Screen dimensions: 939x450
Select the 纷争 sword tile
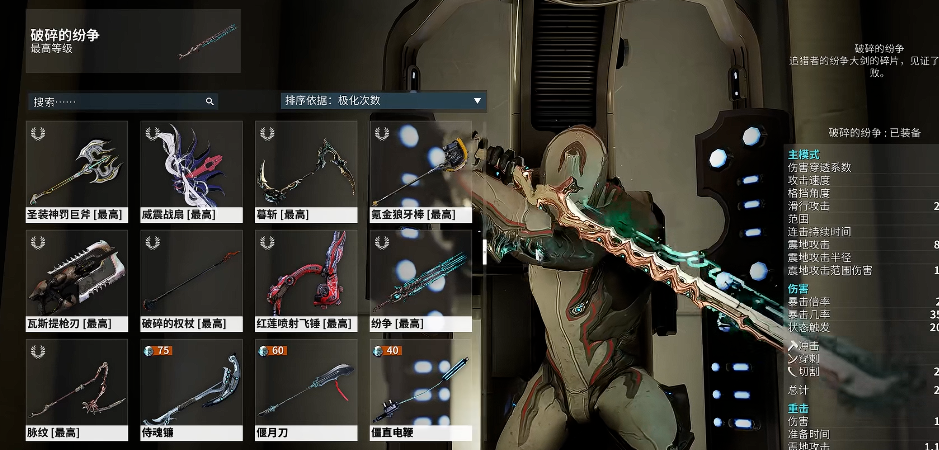click(420, 280)
